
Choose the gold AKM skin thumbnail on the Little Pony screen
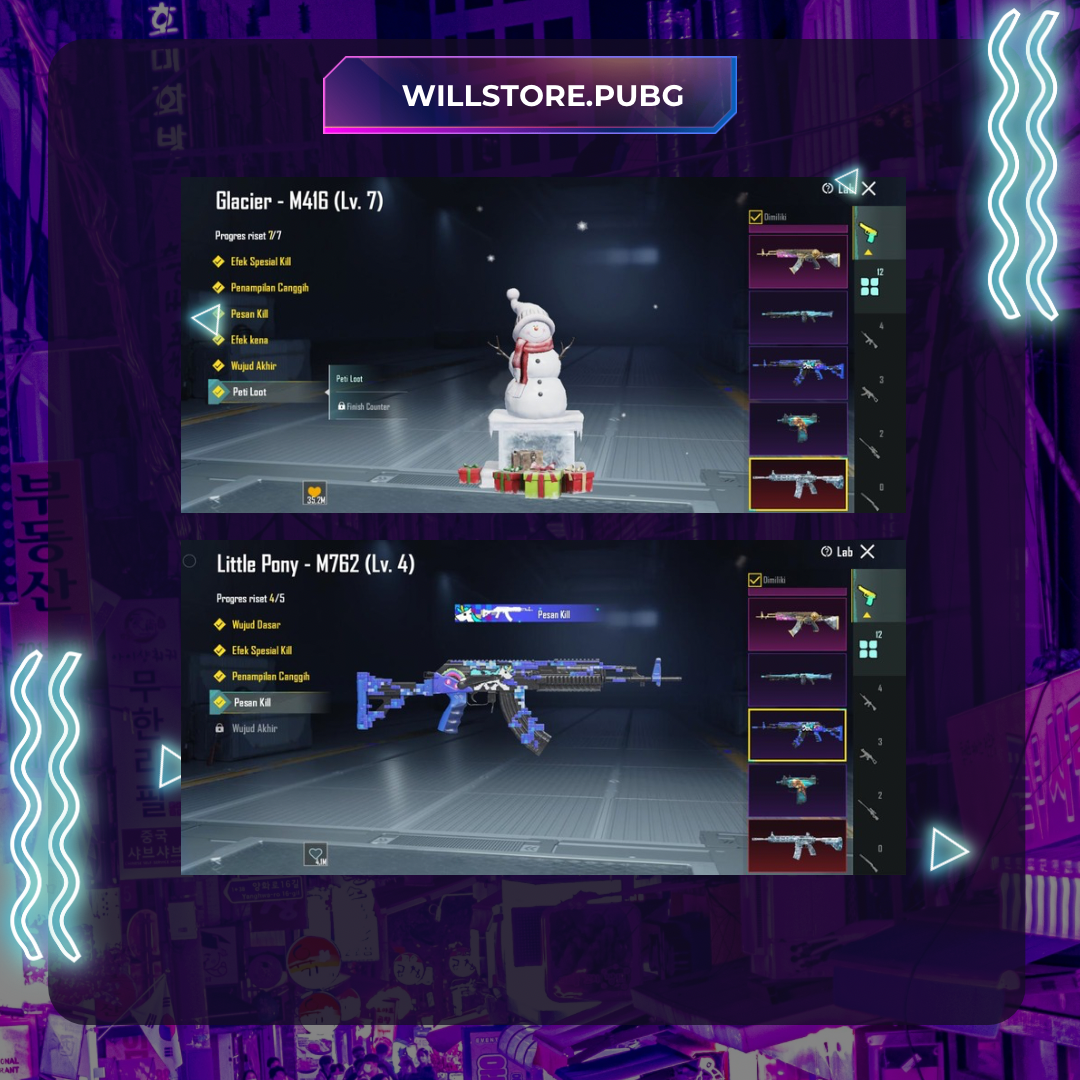coord(798,624)
